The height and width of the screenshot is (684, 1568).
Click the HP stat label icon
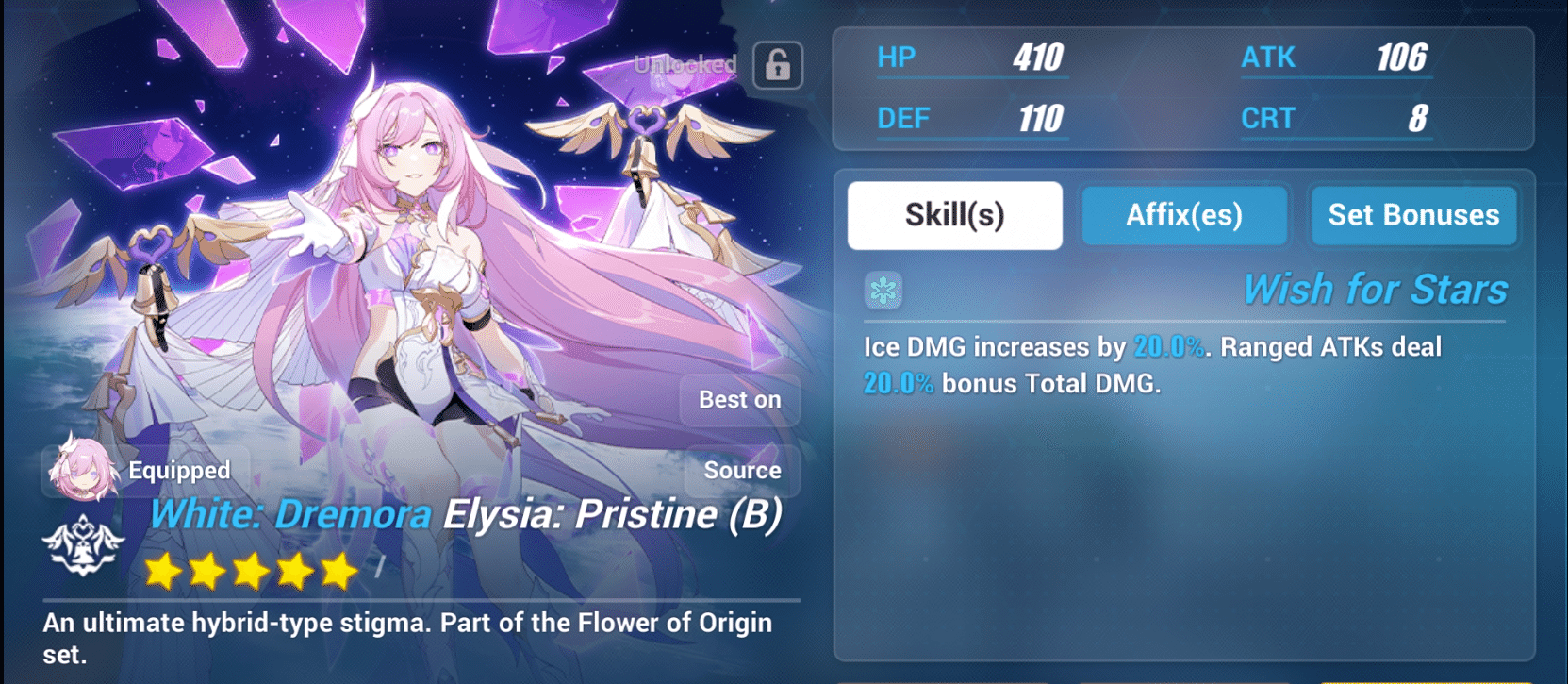[x=896, y=57]
